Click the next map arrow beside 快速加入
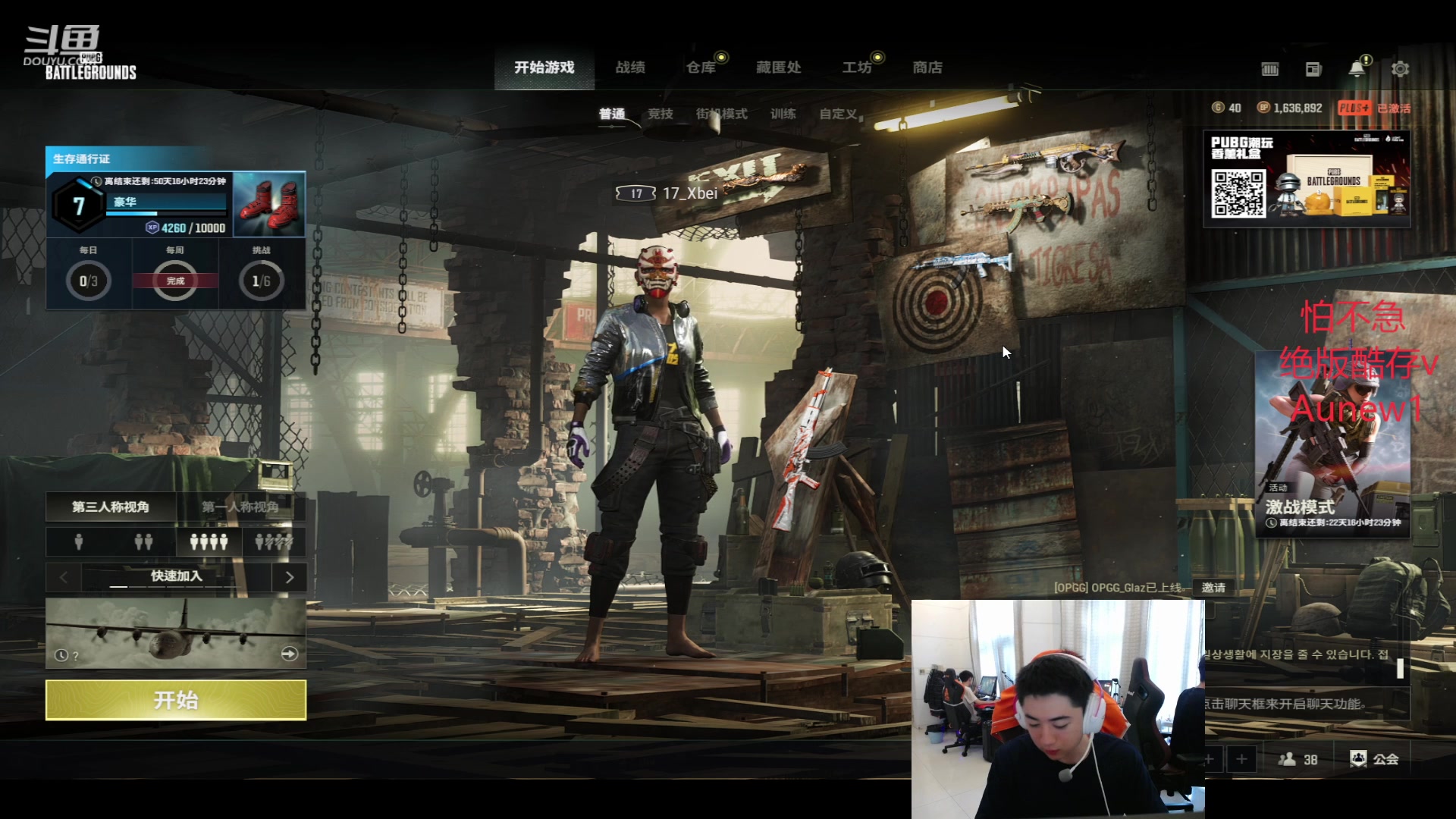 289,577
